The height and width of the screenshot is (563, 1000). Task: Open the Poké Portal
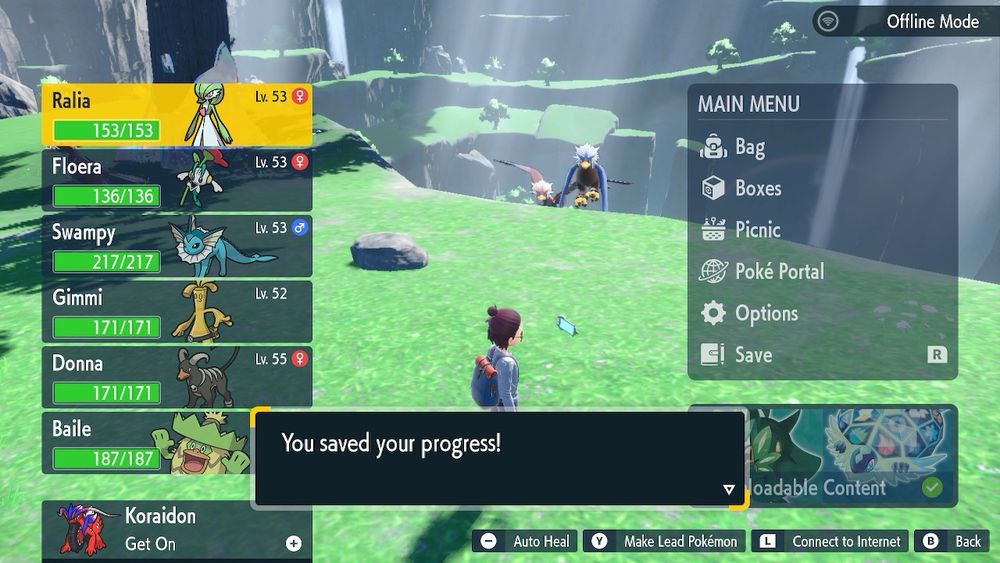(779, 271)
